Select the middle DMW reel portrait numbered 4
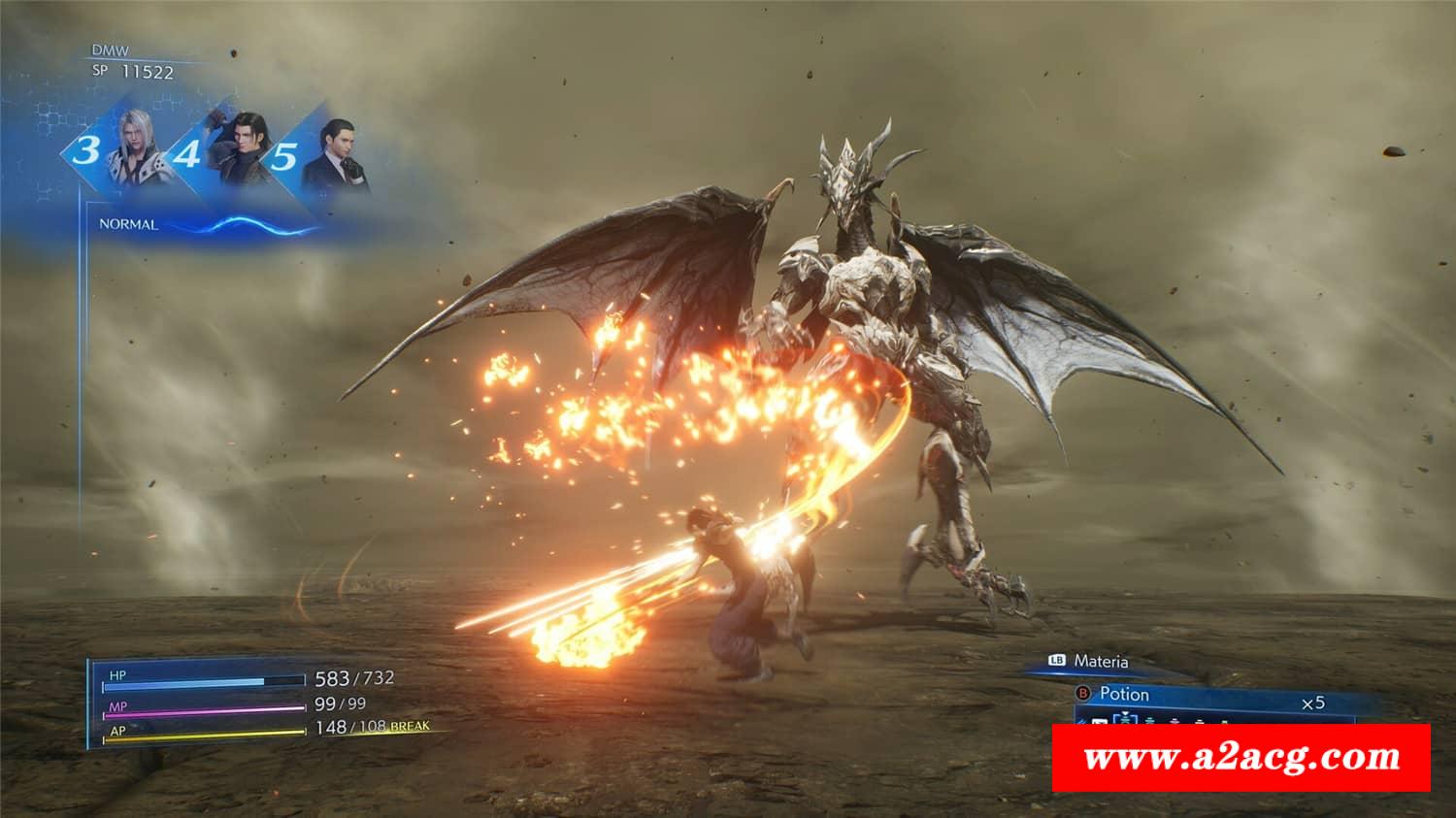Viewport: 1456px width, 818px height. [238, 150]
